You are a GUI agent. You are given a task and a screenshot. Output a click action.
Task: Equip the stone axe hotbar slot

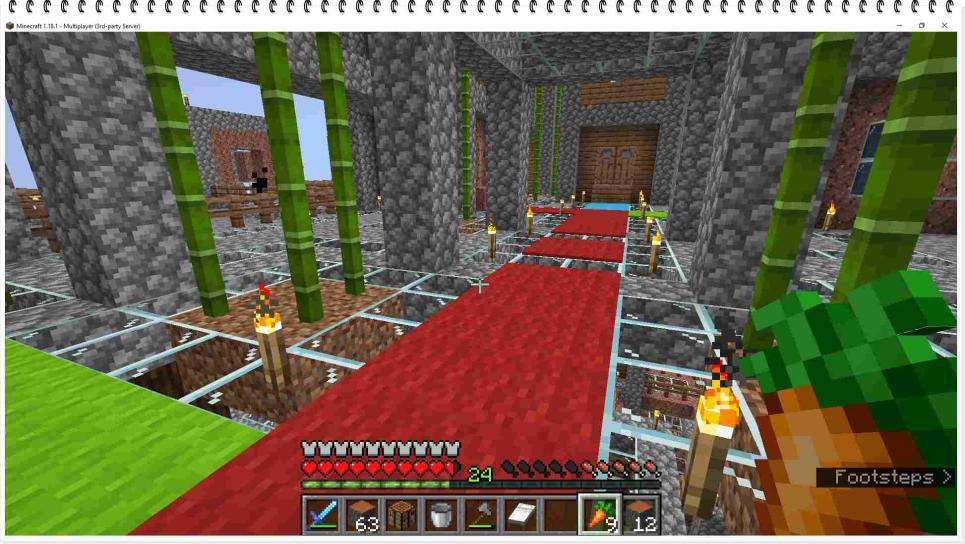(x=479, y=514)
